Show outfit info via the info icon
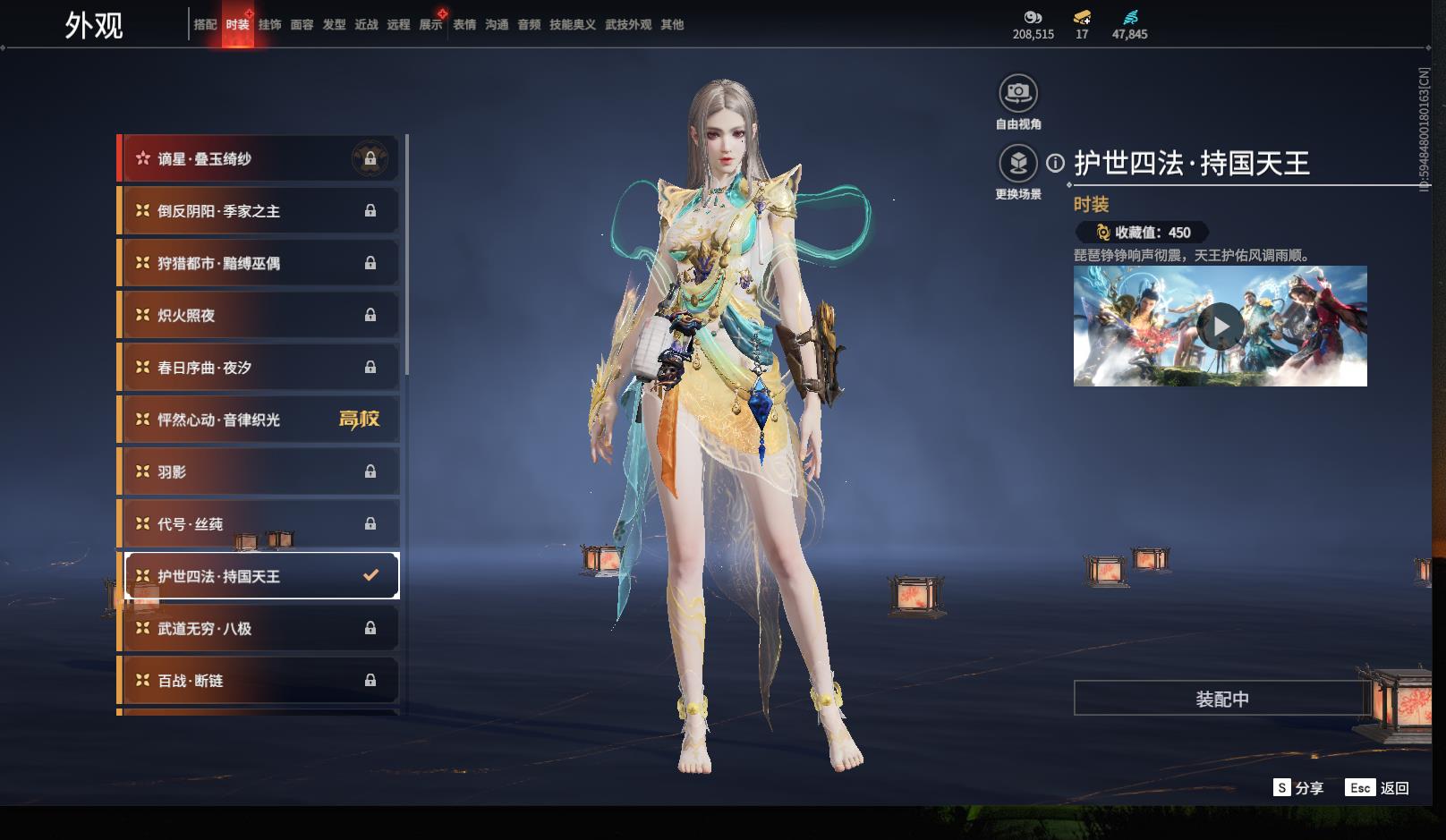The image size is (1446, 840). (x=1056, y=163)
